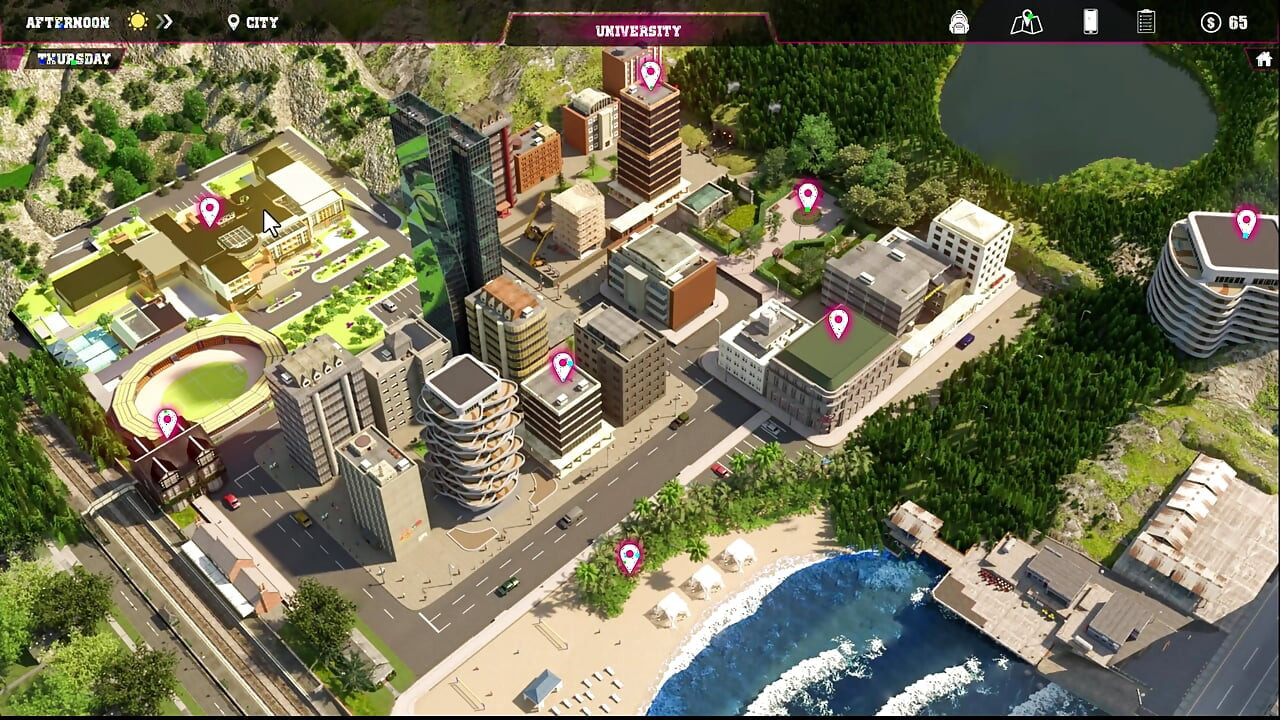Select the pin on the curved white building
Viewport: 1280px width, 720px height.
pos(1245,222)
